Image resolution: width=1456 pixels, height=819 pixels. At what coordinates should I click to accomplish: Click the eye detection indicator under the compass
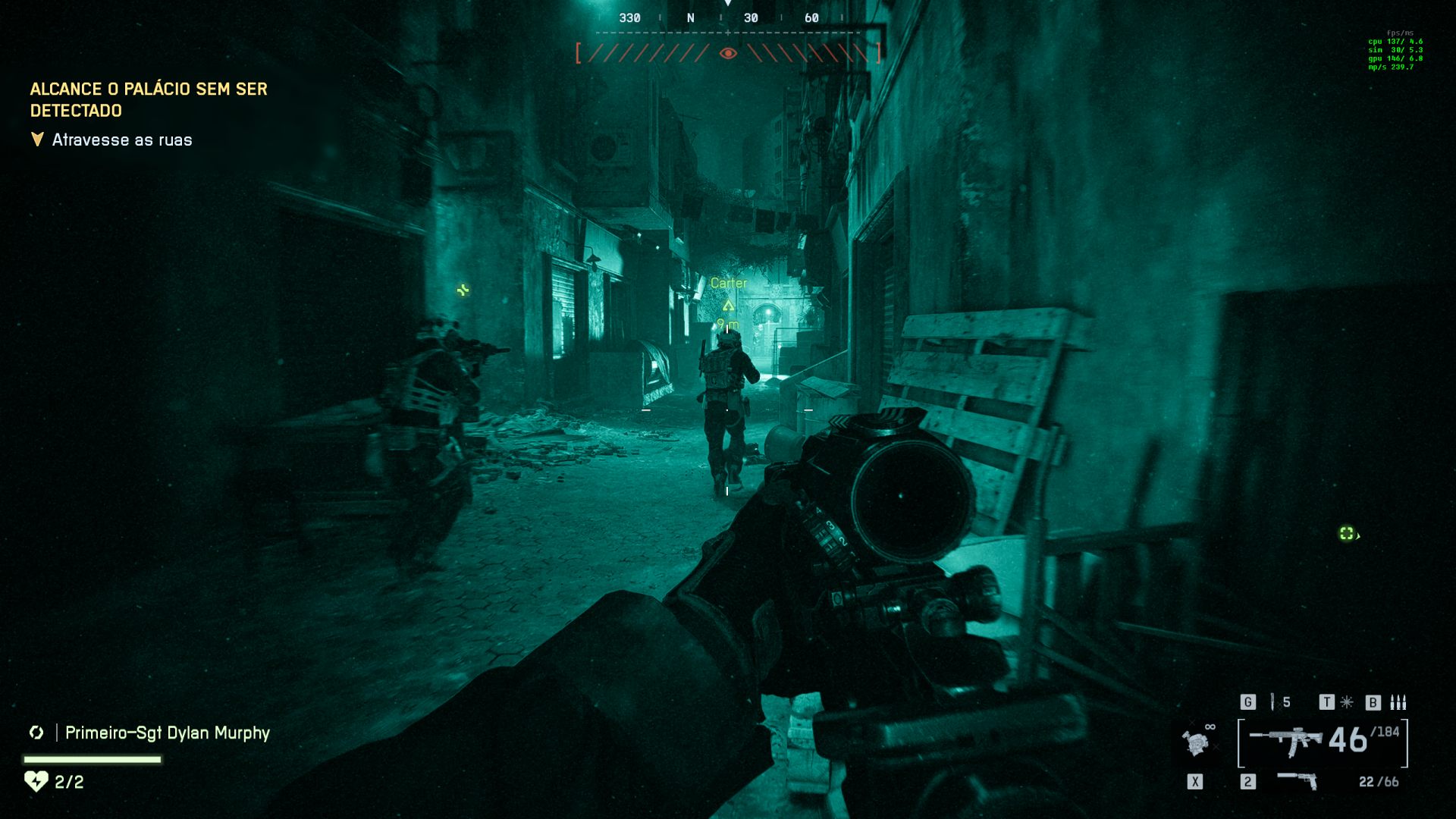[x=728, y=53]
